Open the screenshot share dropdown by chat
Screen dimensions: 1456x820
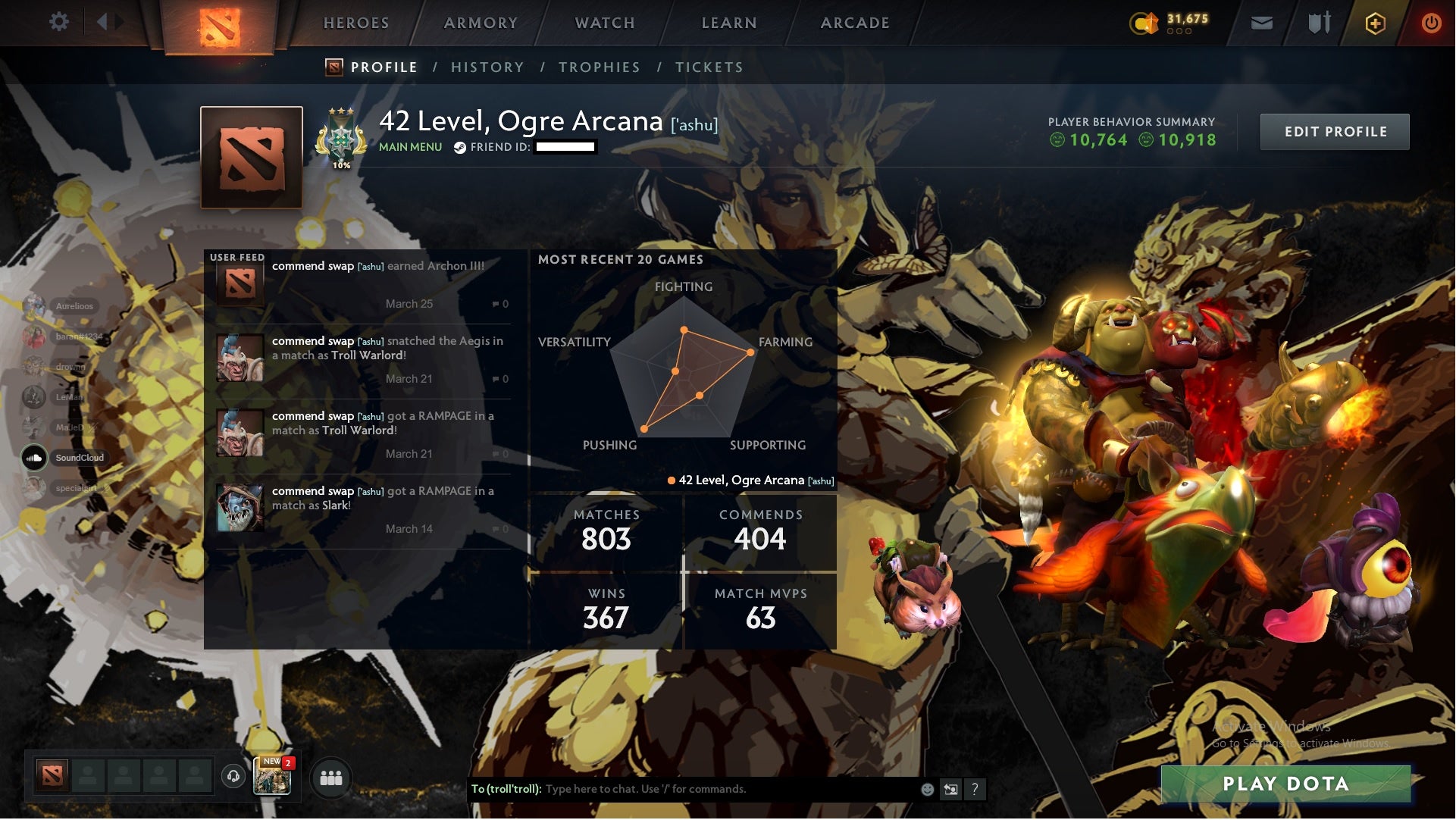tap(950, 788)
